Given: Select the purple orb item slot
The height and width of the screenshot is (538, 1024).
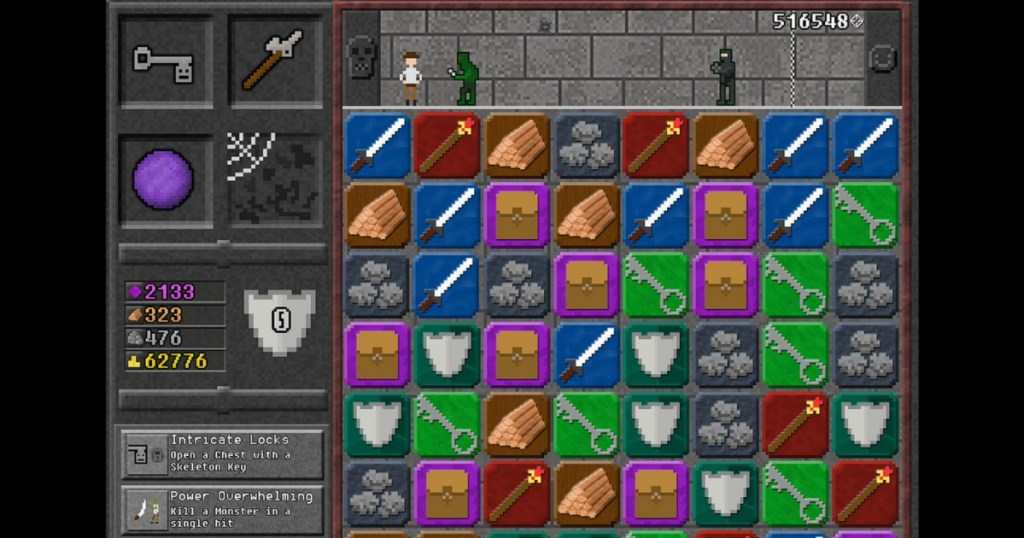Looking at the screenshot, I should (165, 180).
